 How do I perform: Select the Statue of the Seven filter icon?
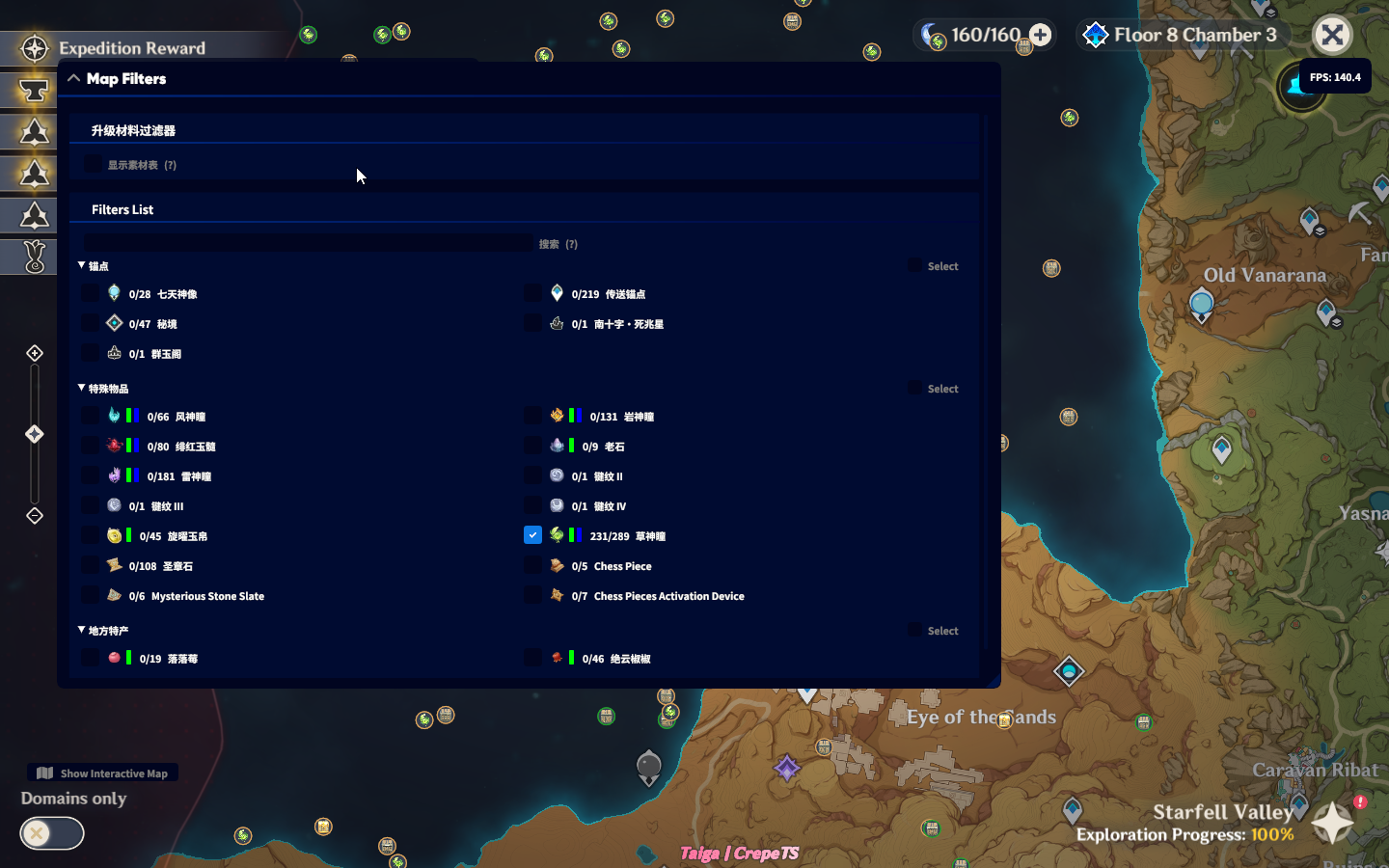pyautogui.click(x=115, y=292)
